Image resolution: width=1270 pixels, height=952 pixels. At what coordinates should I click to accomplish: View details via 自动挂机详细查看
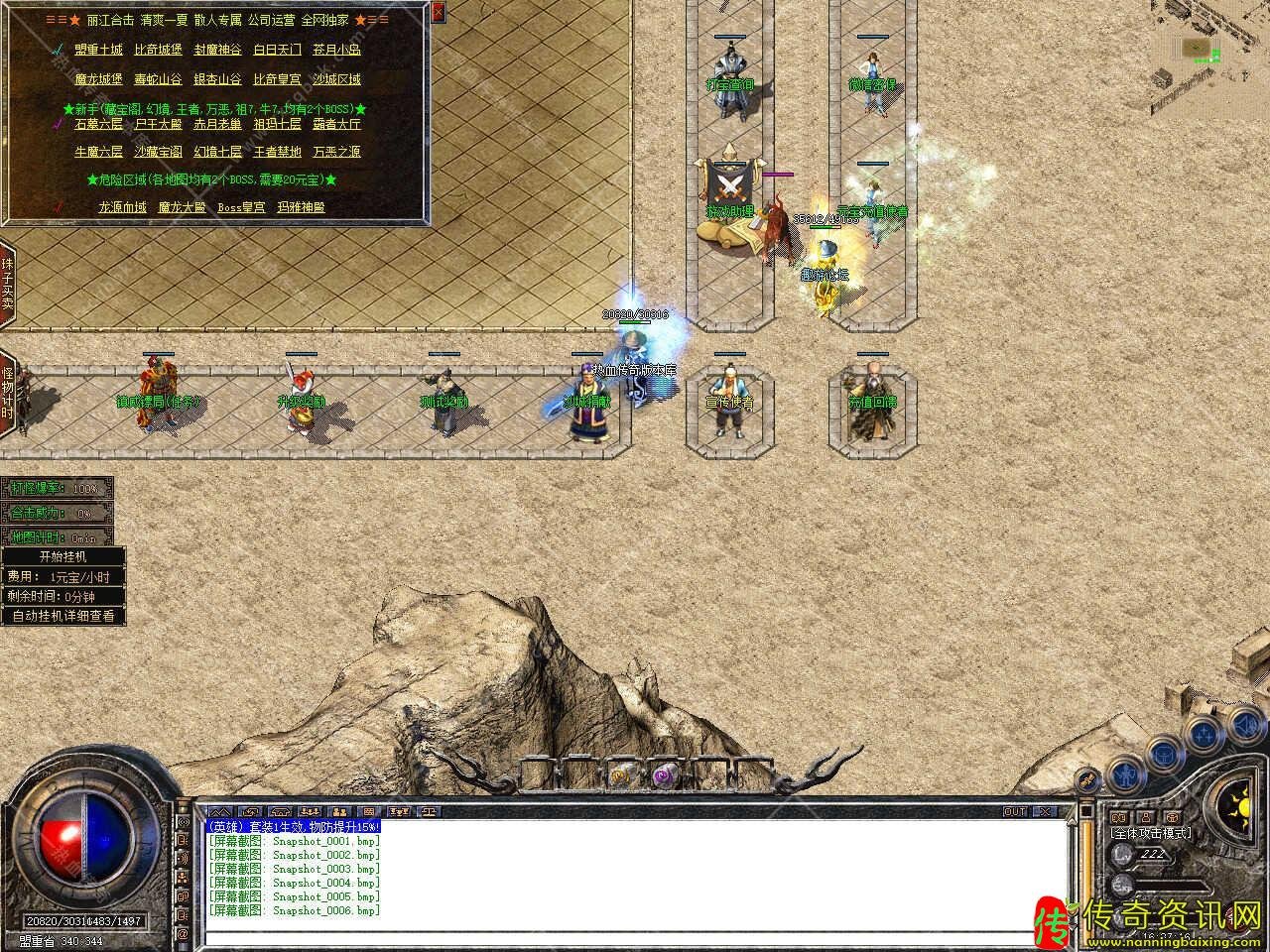[x=63, y=616]
